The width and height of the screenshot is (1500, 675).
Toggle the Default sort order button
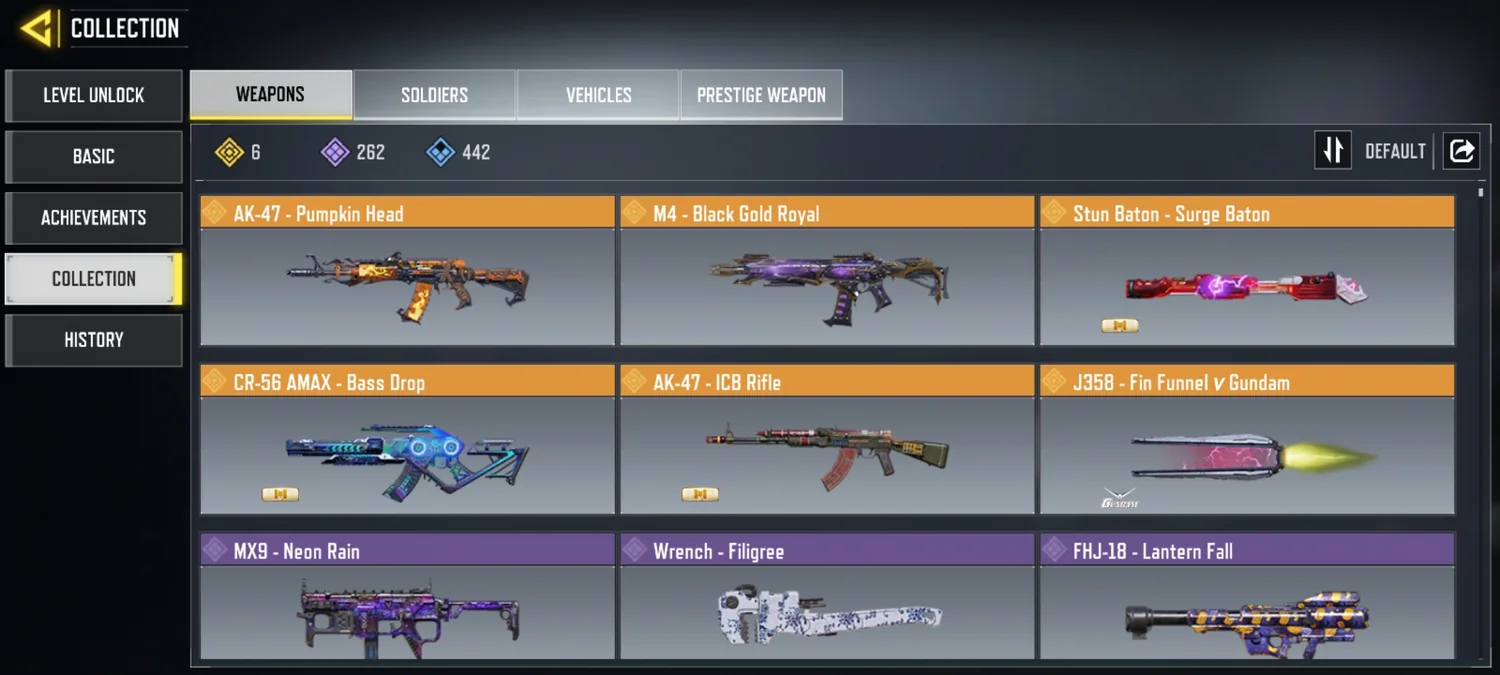tap(1333, 151)
